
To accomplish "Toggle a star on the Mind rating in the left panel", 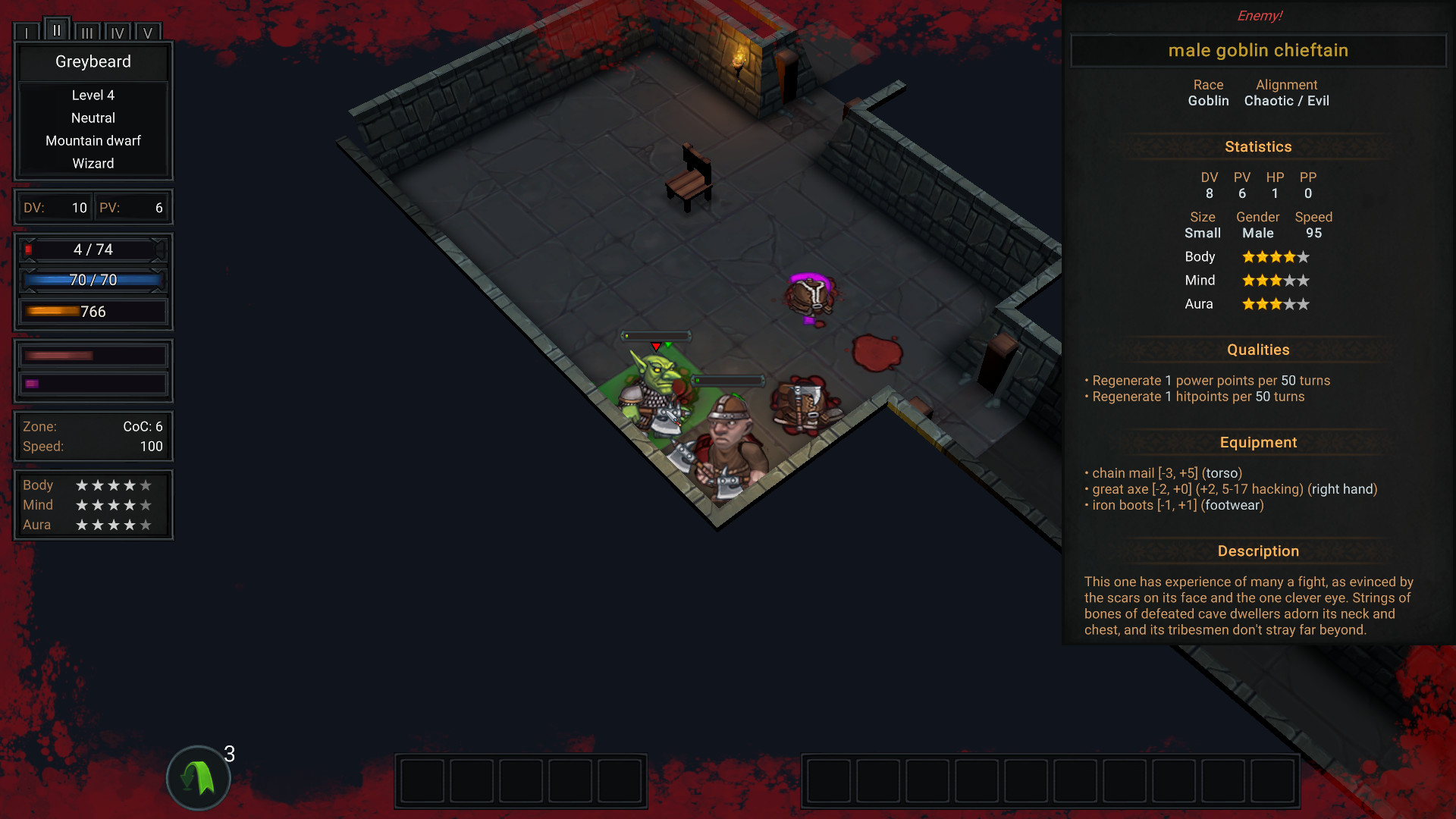I will [112, 505].
